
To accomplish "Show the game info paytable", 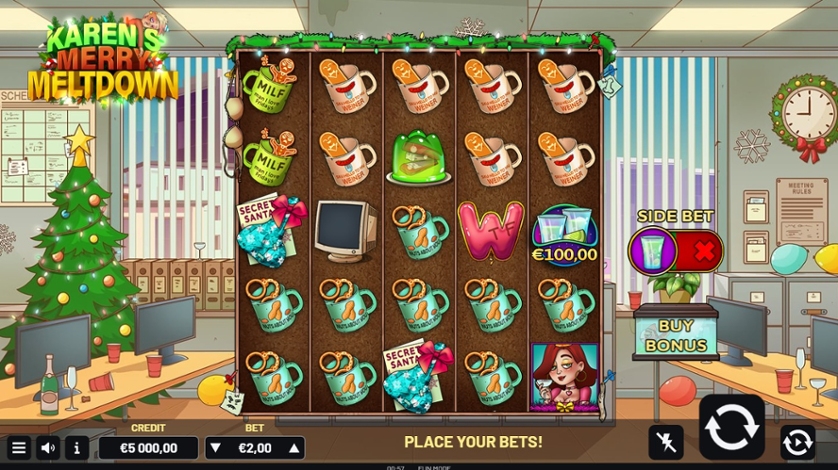I will pos(78,447).
